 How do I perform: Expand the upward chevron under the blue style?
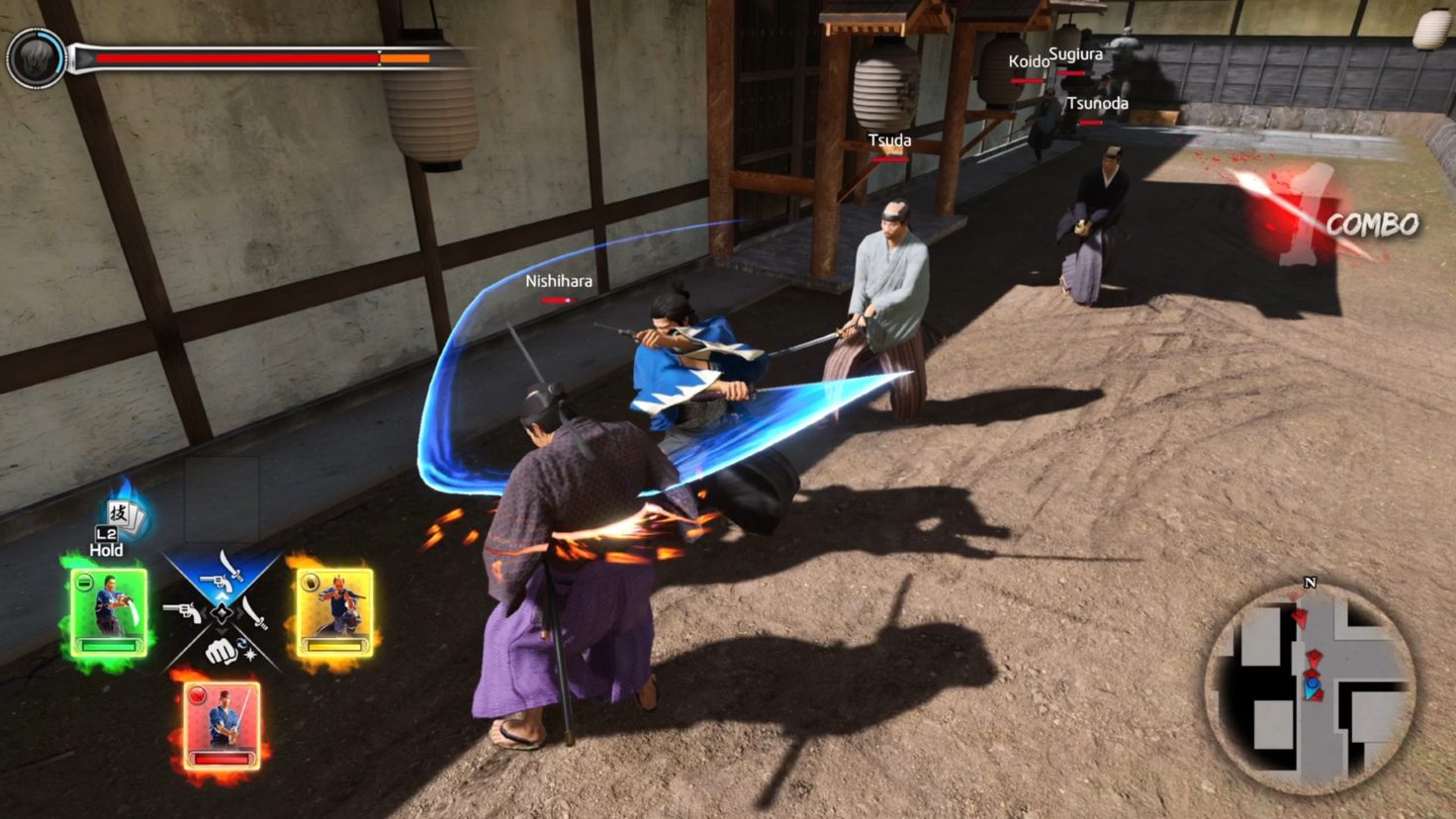pos(223,596)
